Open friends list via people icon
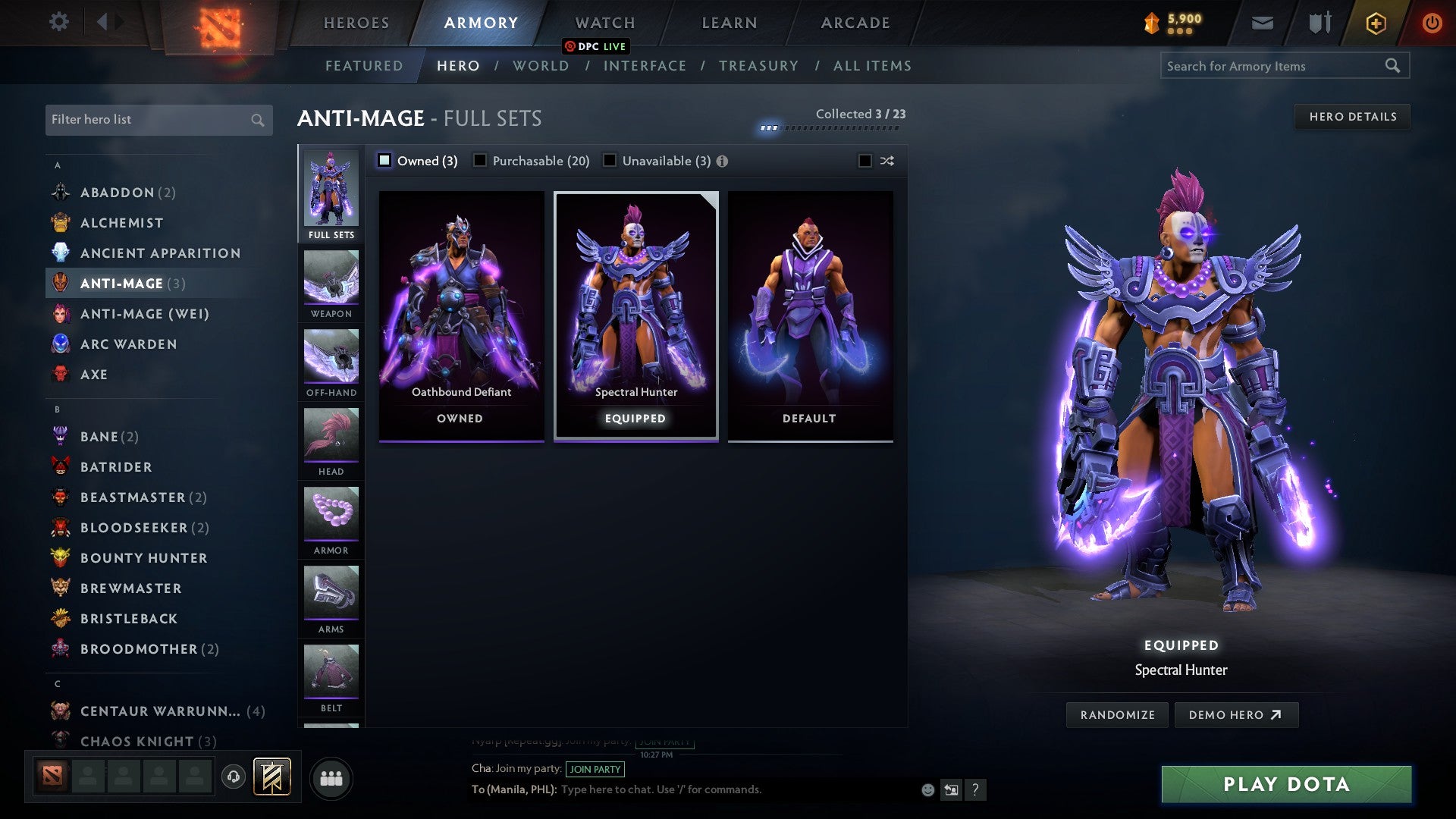The height and width of the screenshot is (819, 1456). [x=331, y=777]
